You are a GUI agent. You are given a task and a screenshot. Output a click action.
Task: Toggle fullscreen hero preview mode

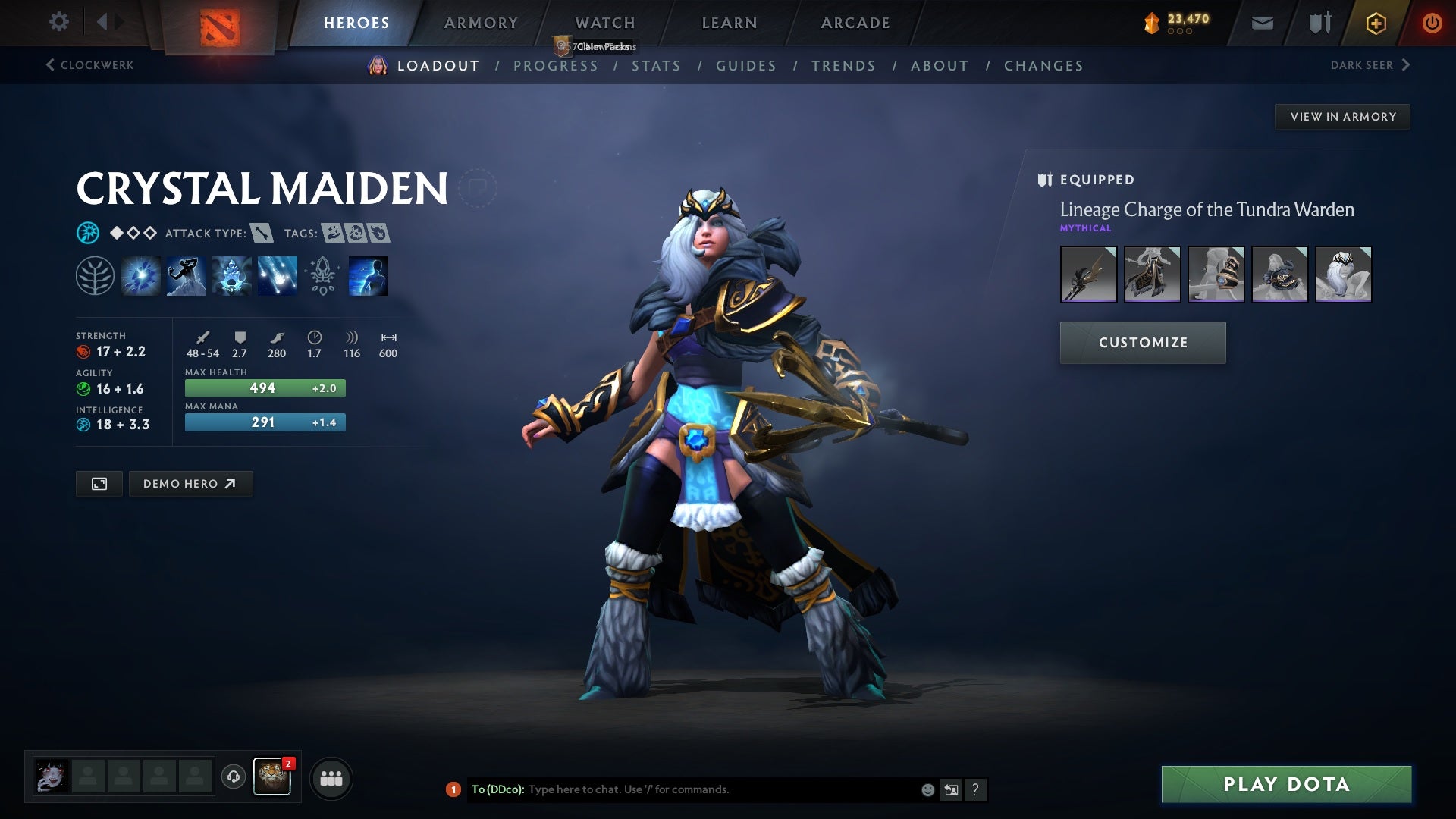pyautogui.click(x=99, y=483)
